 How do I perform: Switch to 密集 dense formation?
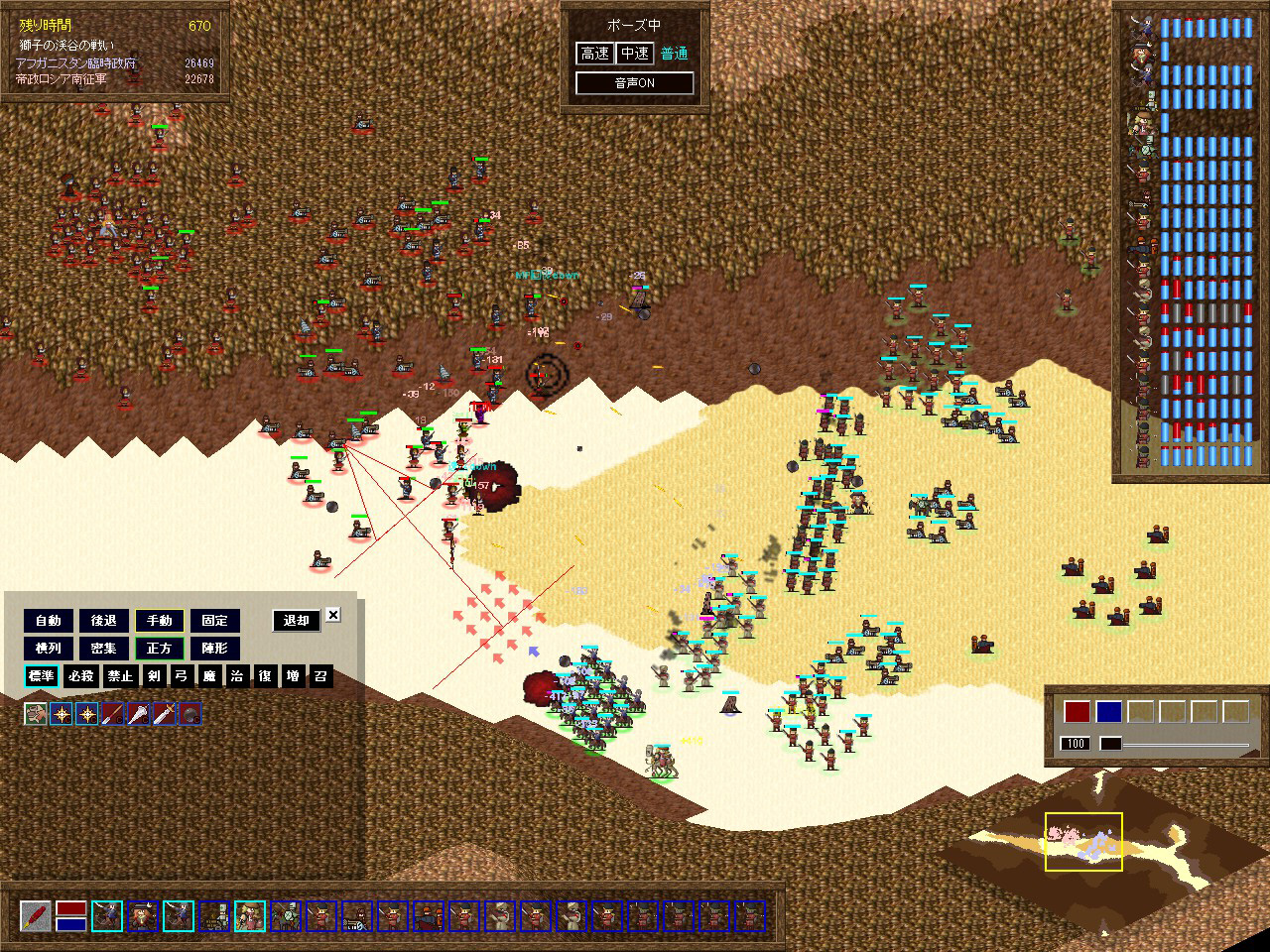tap(104, 649)
